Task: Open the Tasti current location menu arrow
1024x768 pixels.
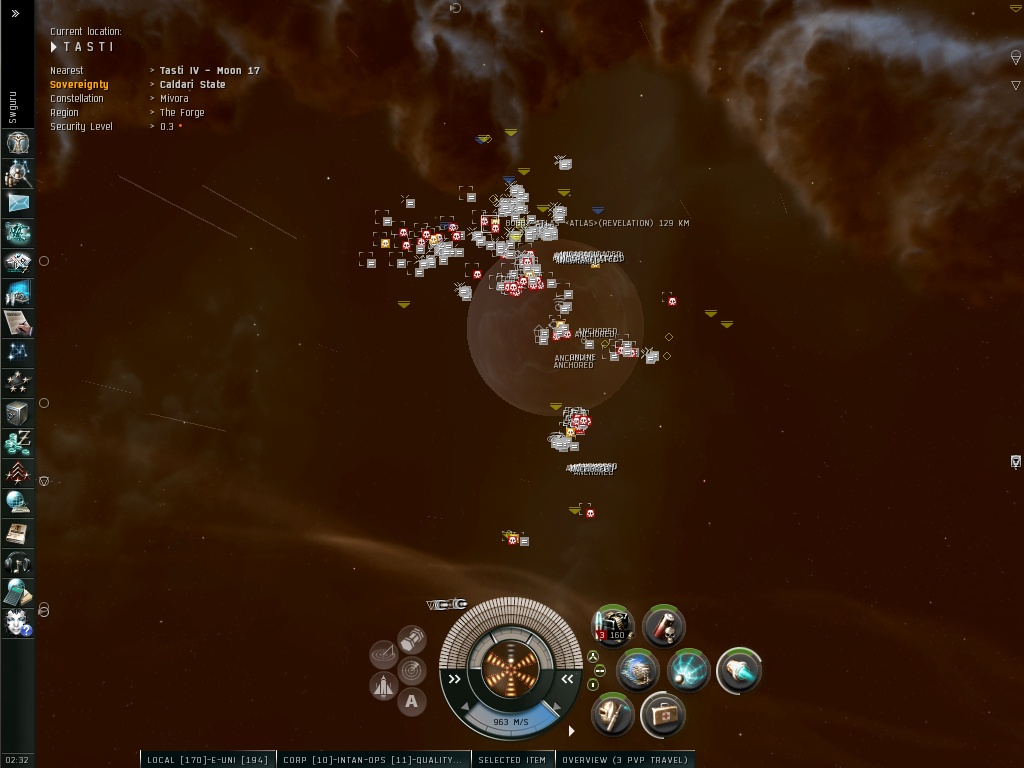Action: [55, 47]
